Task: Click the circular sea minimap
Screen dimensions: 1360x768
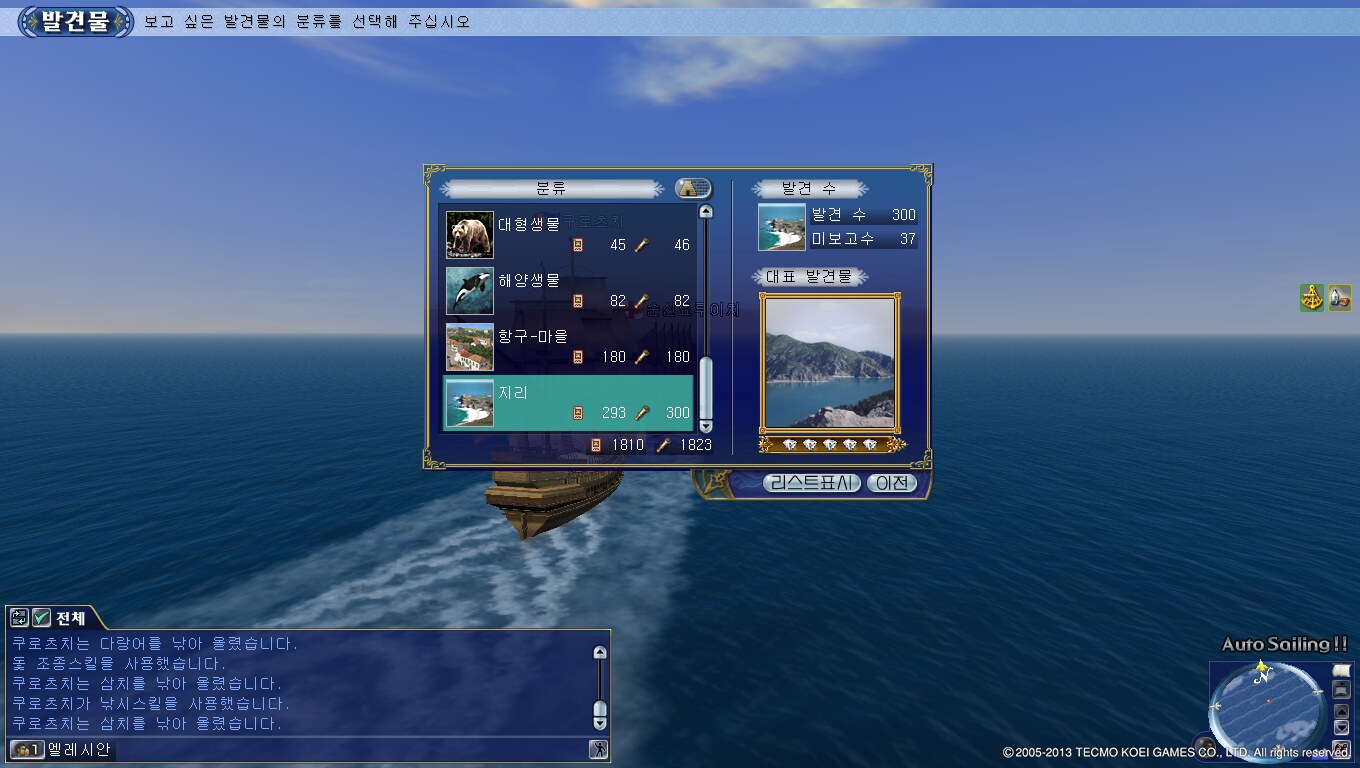Action: pyautogui.click(x=1266, y=707)
